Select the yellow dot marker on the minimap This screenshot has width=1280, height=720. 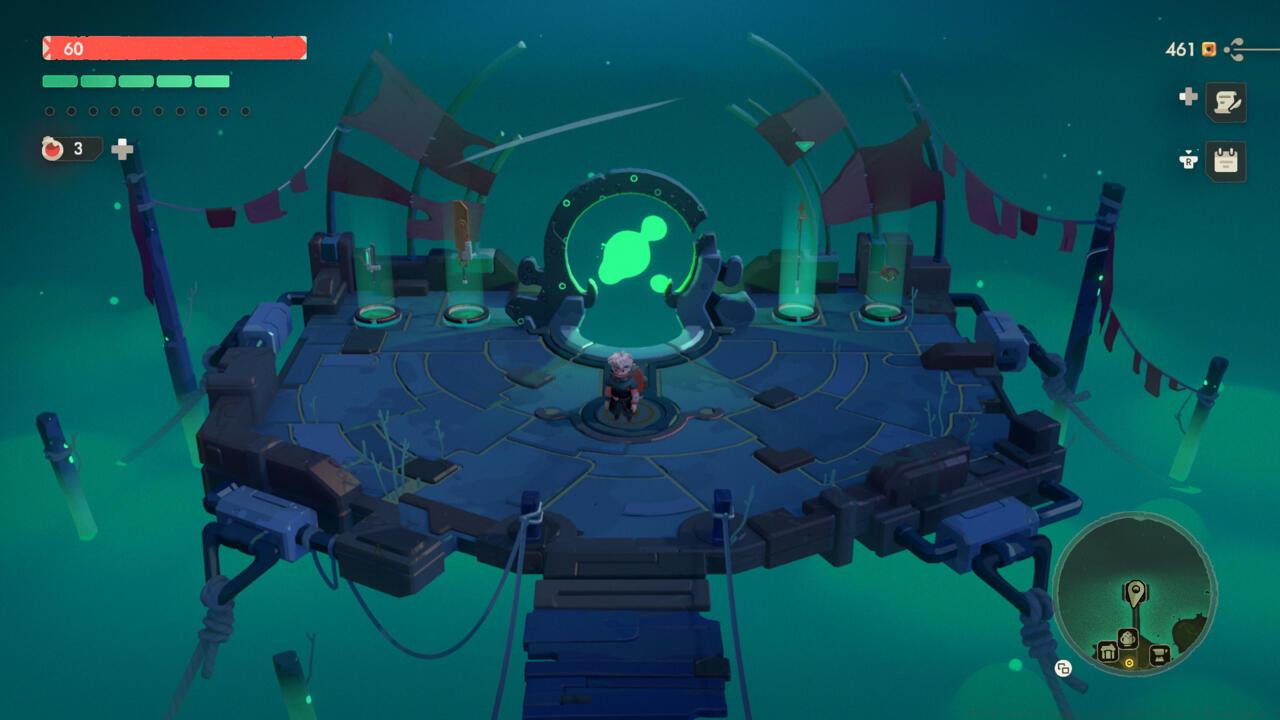1129,661
